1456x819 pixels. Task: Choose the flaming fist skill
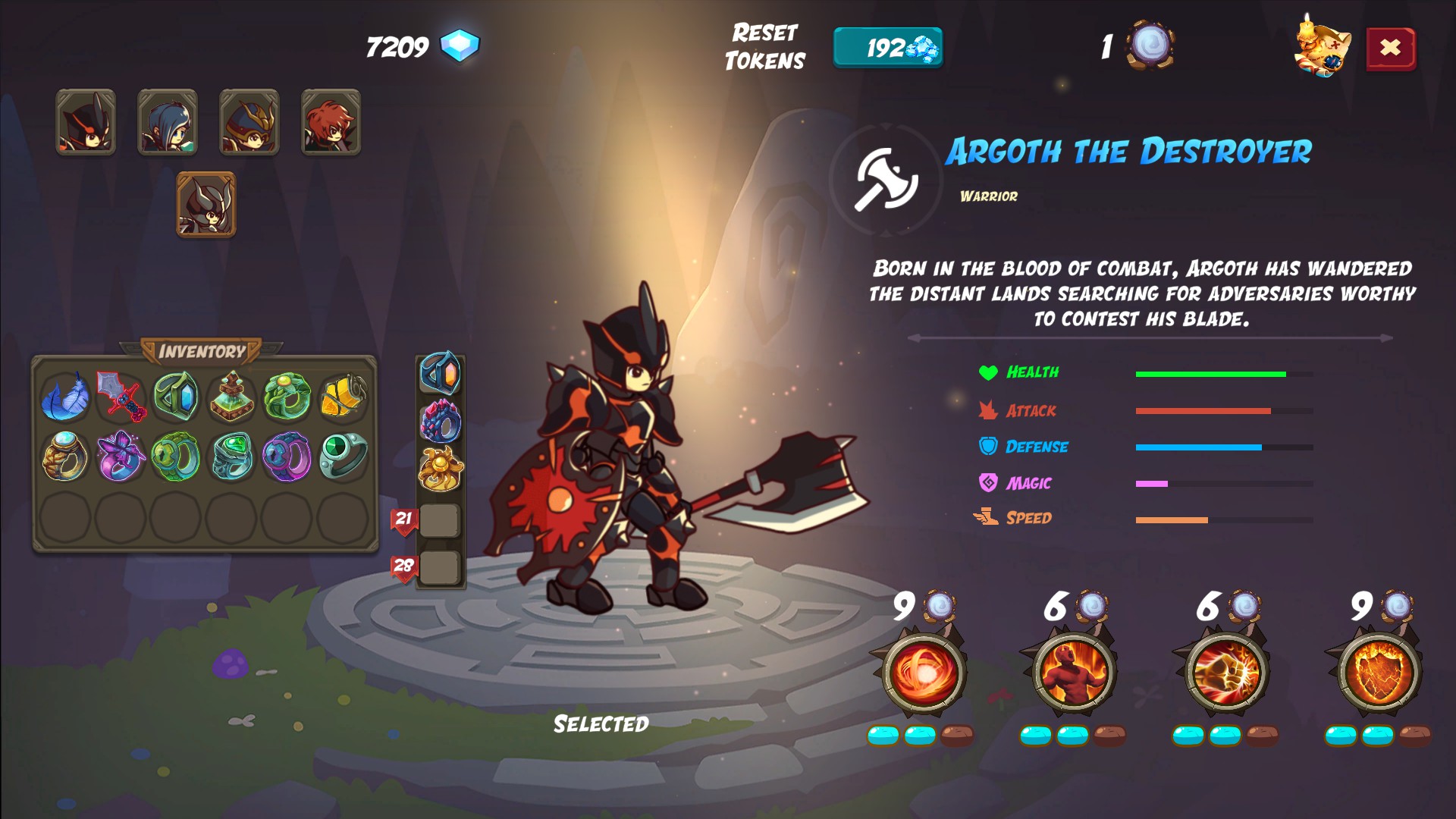[1226, 673]
